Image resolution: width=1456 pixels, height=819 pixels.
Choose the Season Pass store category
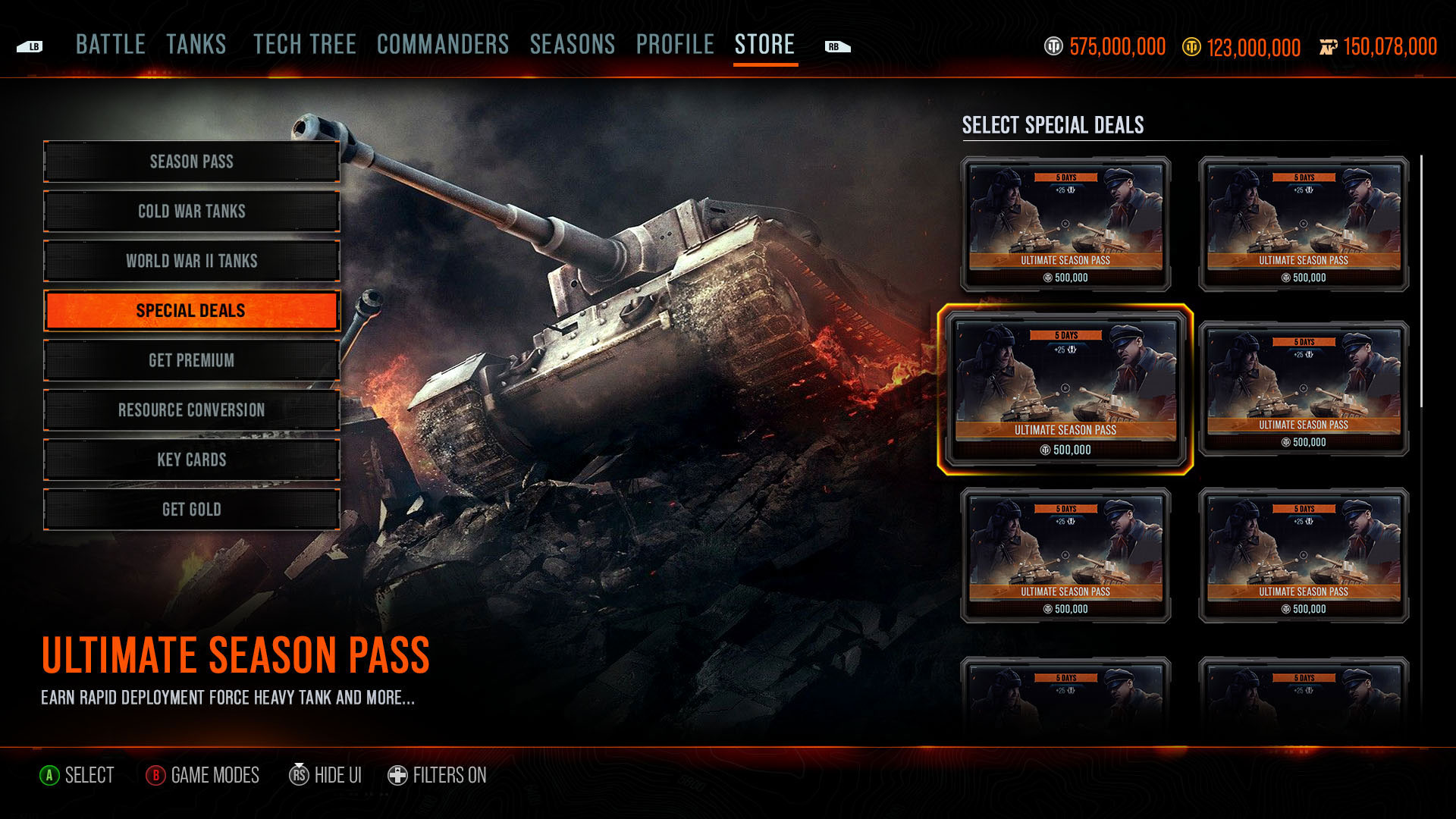tap(192, 162)
